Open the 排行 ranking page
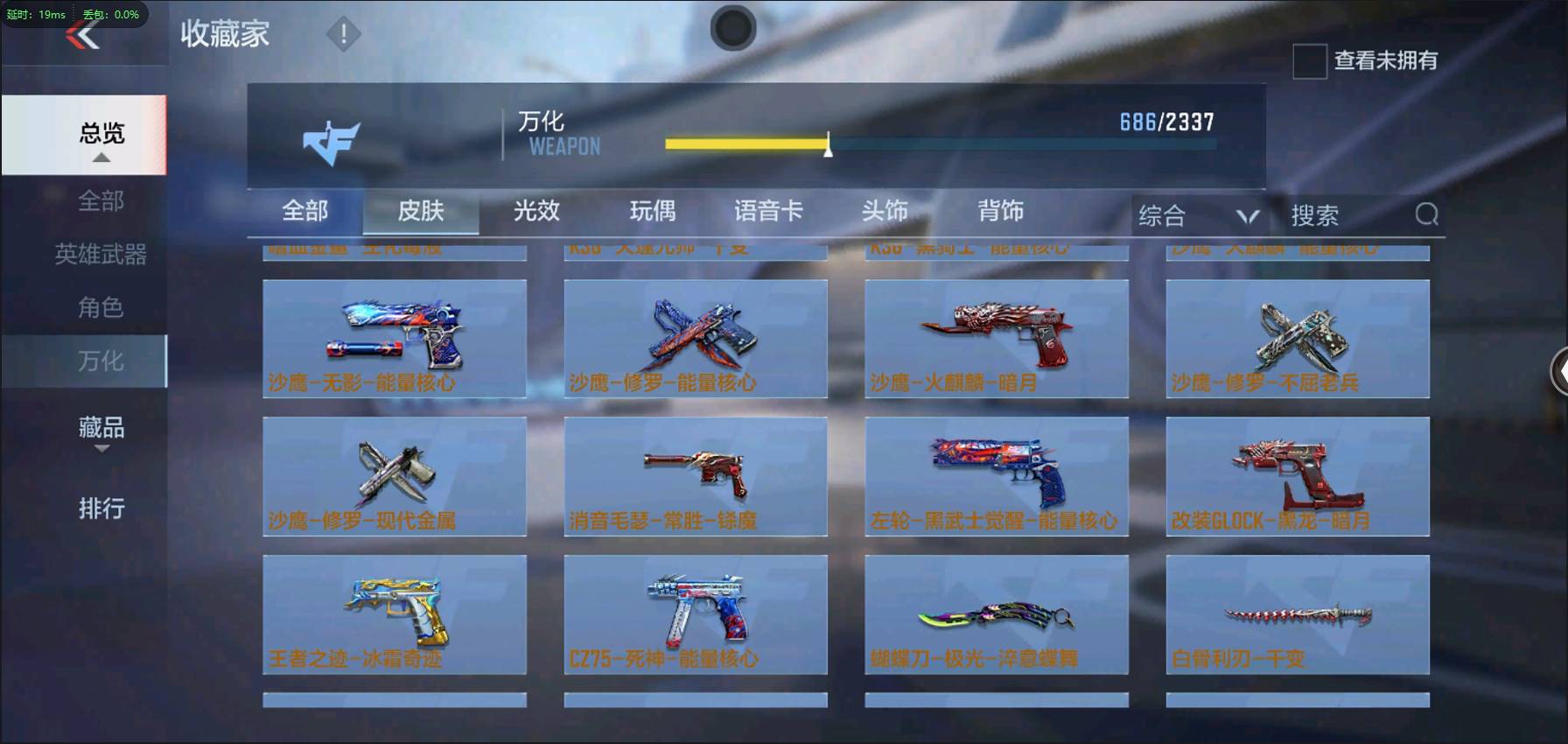The image size is (1568, 744). click(101, 509)
